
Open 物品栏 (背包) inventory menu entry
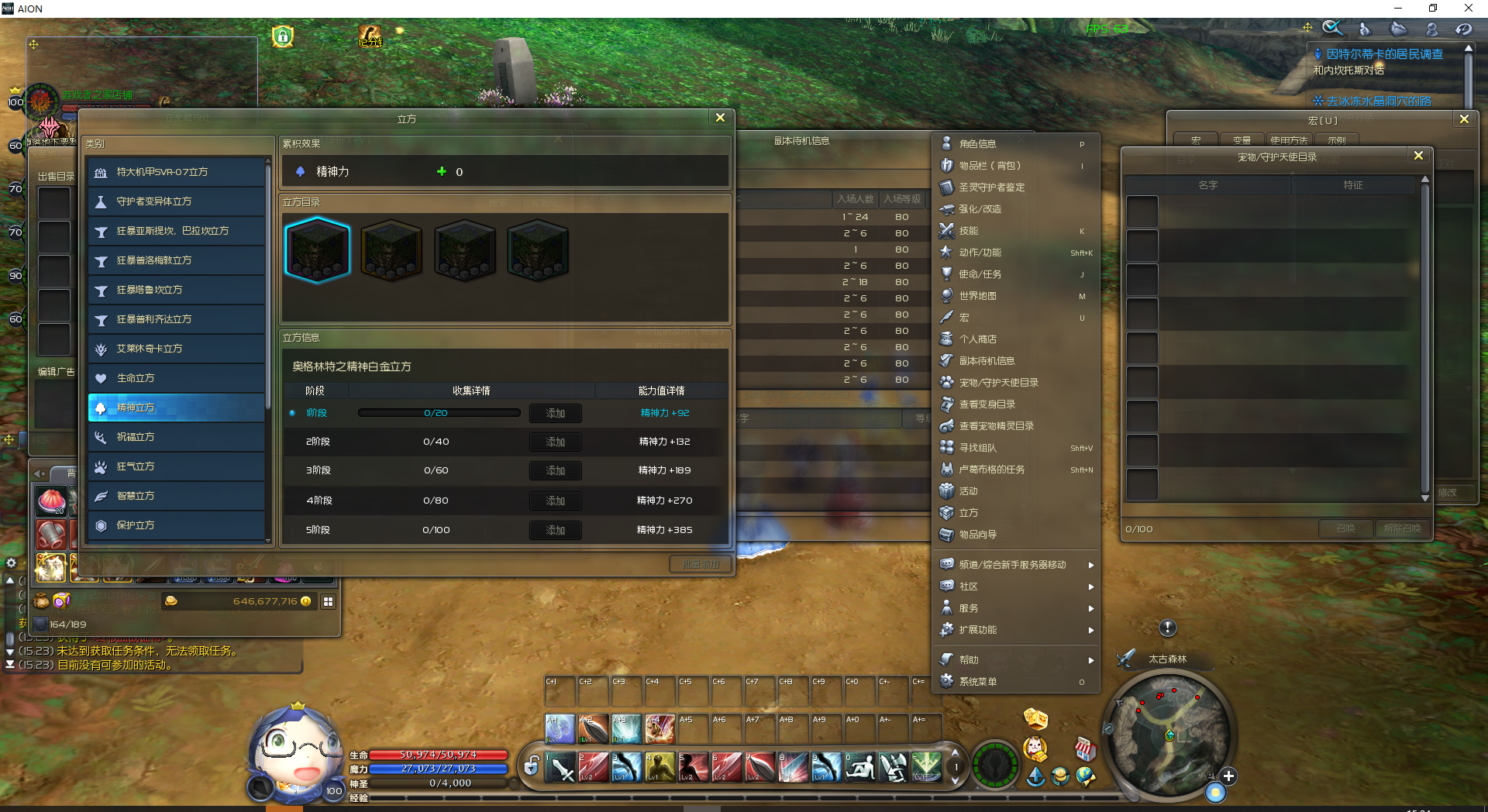pyautogui.click(x=990, y=166)
